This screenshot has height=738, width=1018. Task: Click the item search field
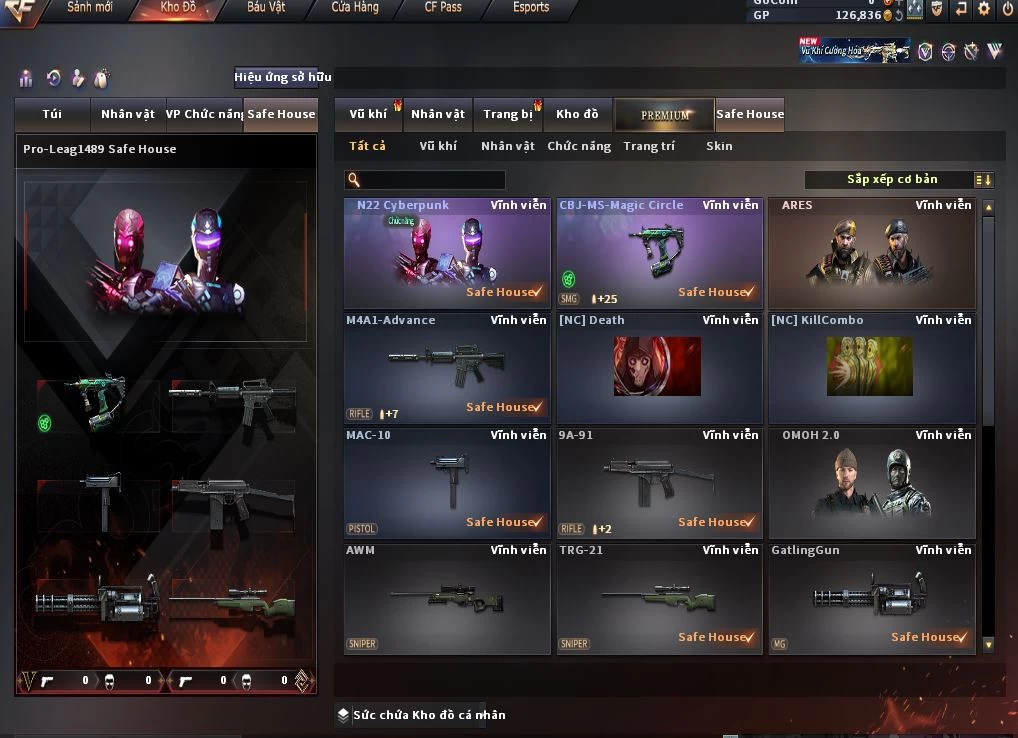[x=432, y=180]
